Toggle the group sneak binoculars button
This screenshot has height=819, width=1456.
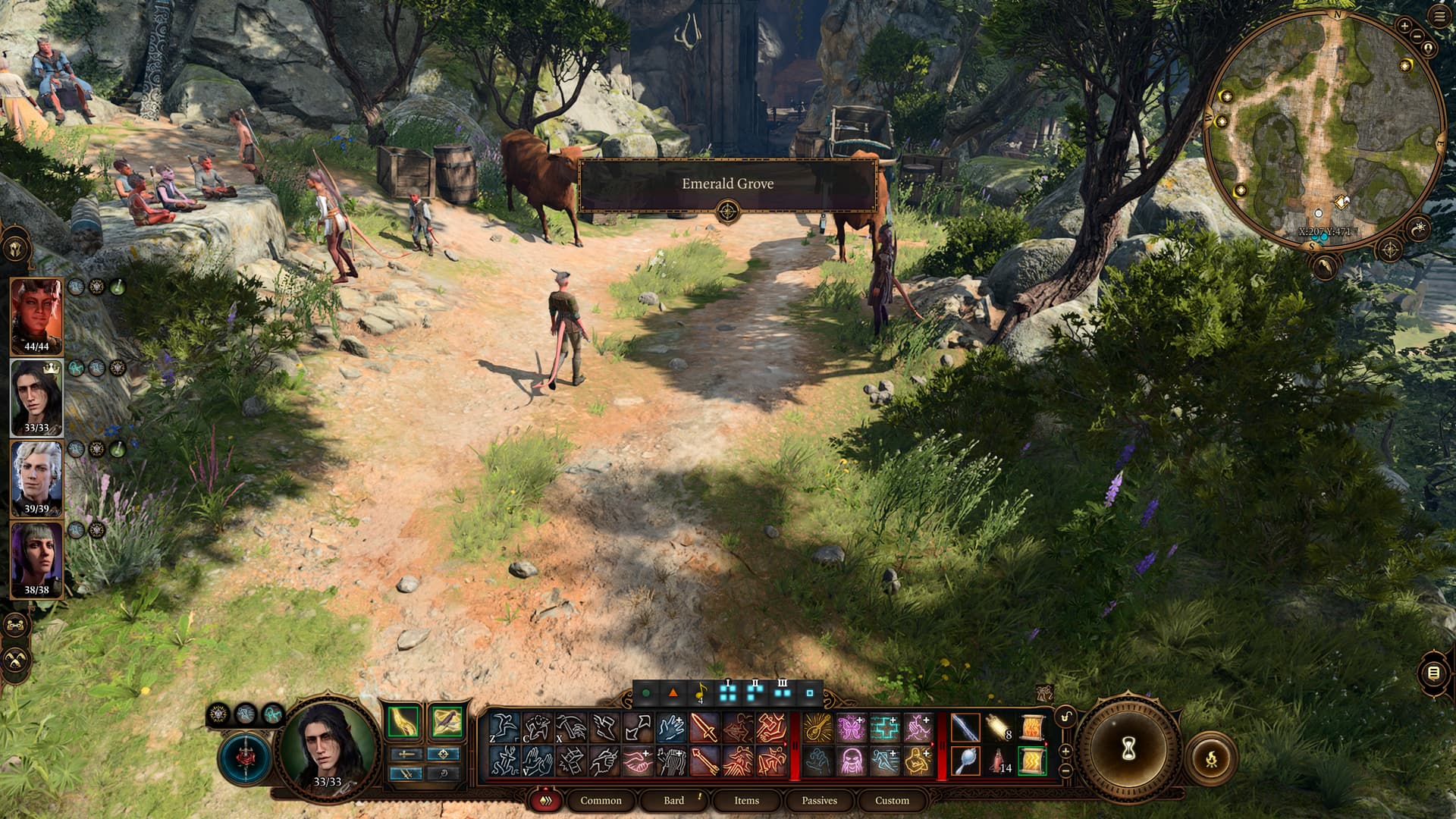click(16, 626)
